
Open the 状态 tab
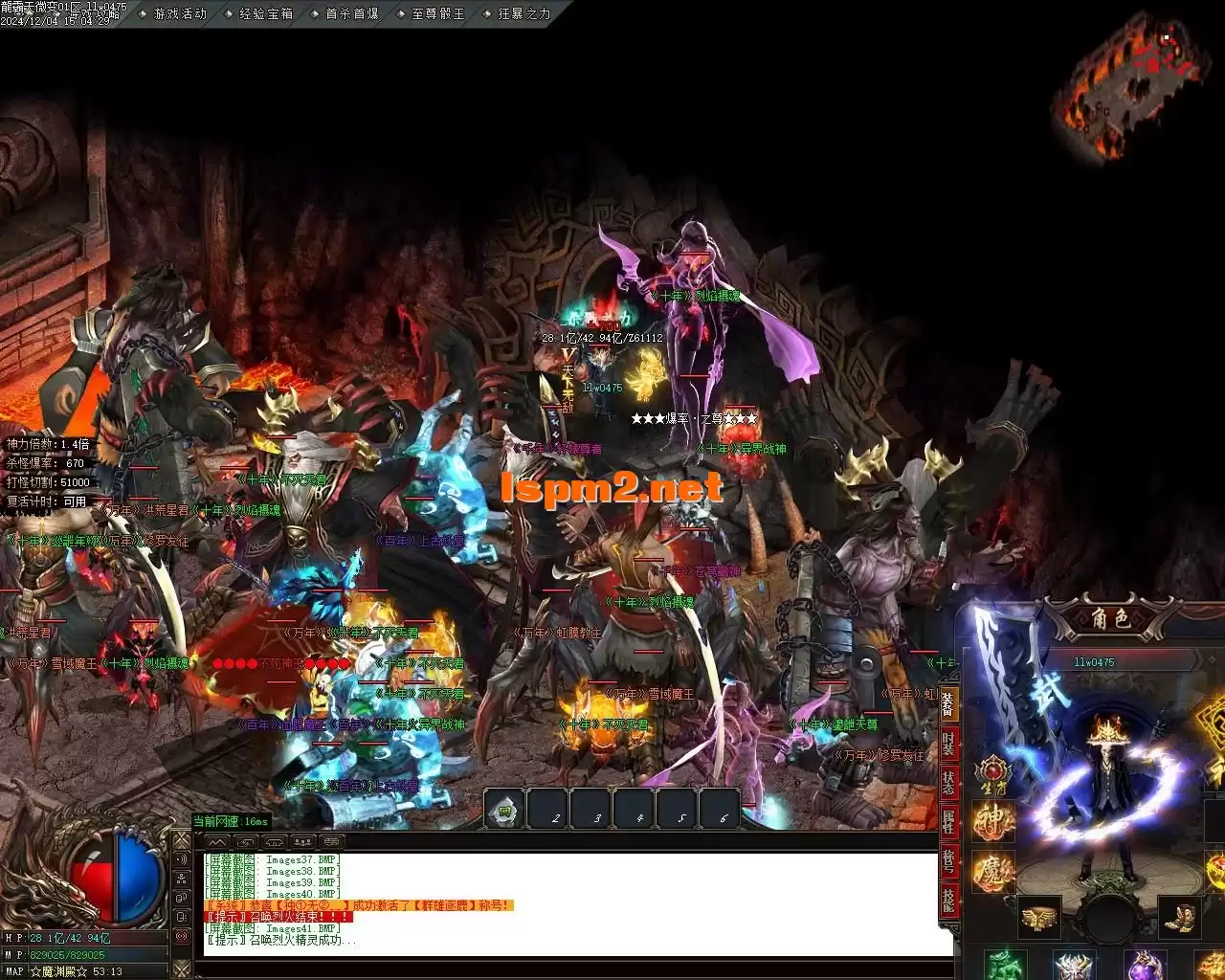[x=947, y=783]
